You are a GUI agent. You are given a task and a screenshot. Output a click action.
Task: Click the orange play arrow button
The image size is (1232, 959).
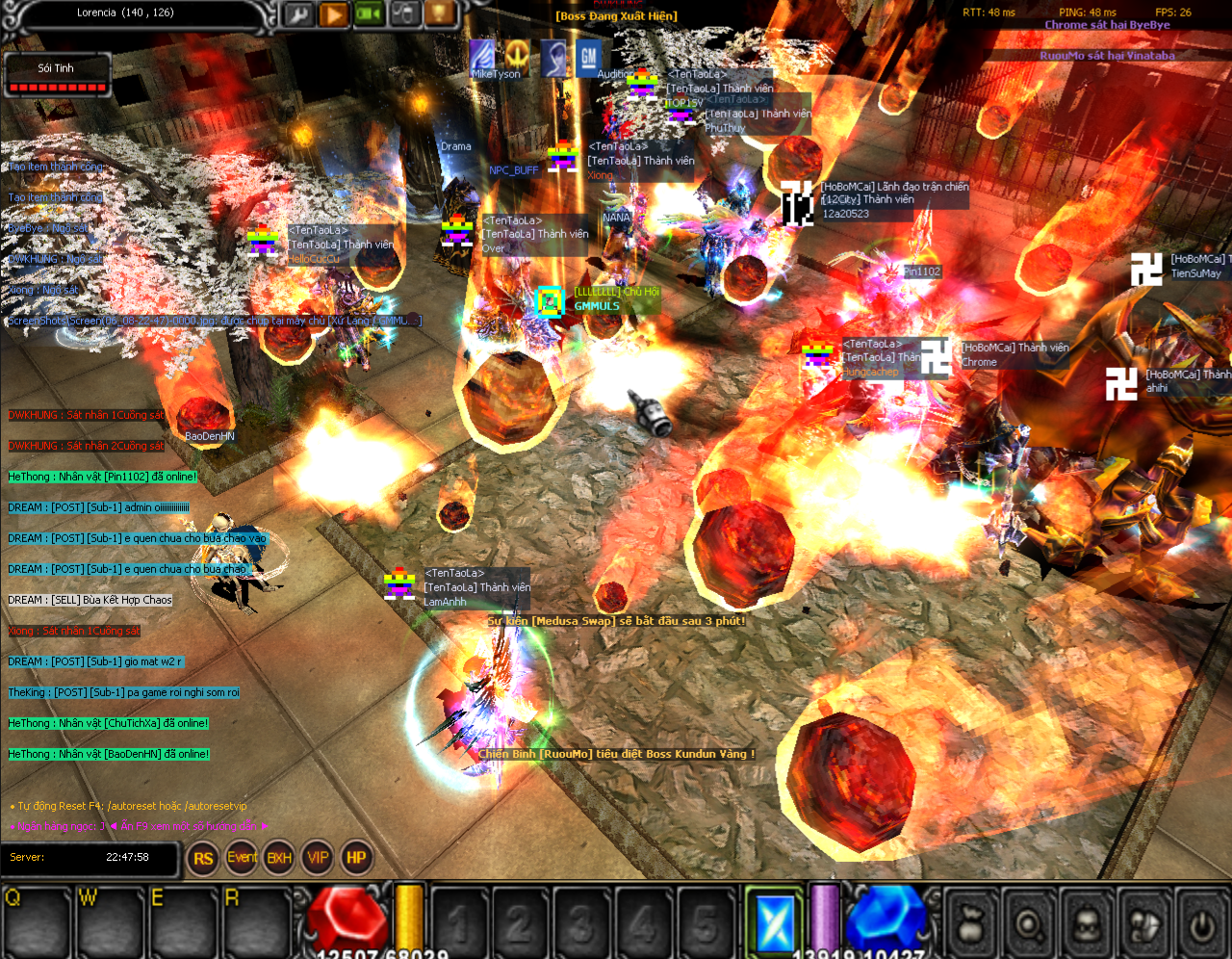tap(333, 13)
